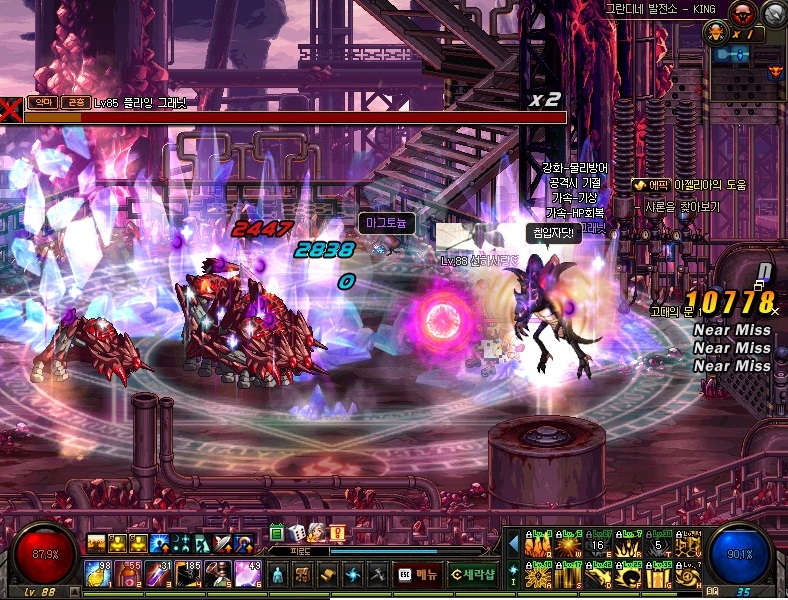Click the skill bar page arrow

(x=514, y=545)
